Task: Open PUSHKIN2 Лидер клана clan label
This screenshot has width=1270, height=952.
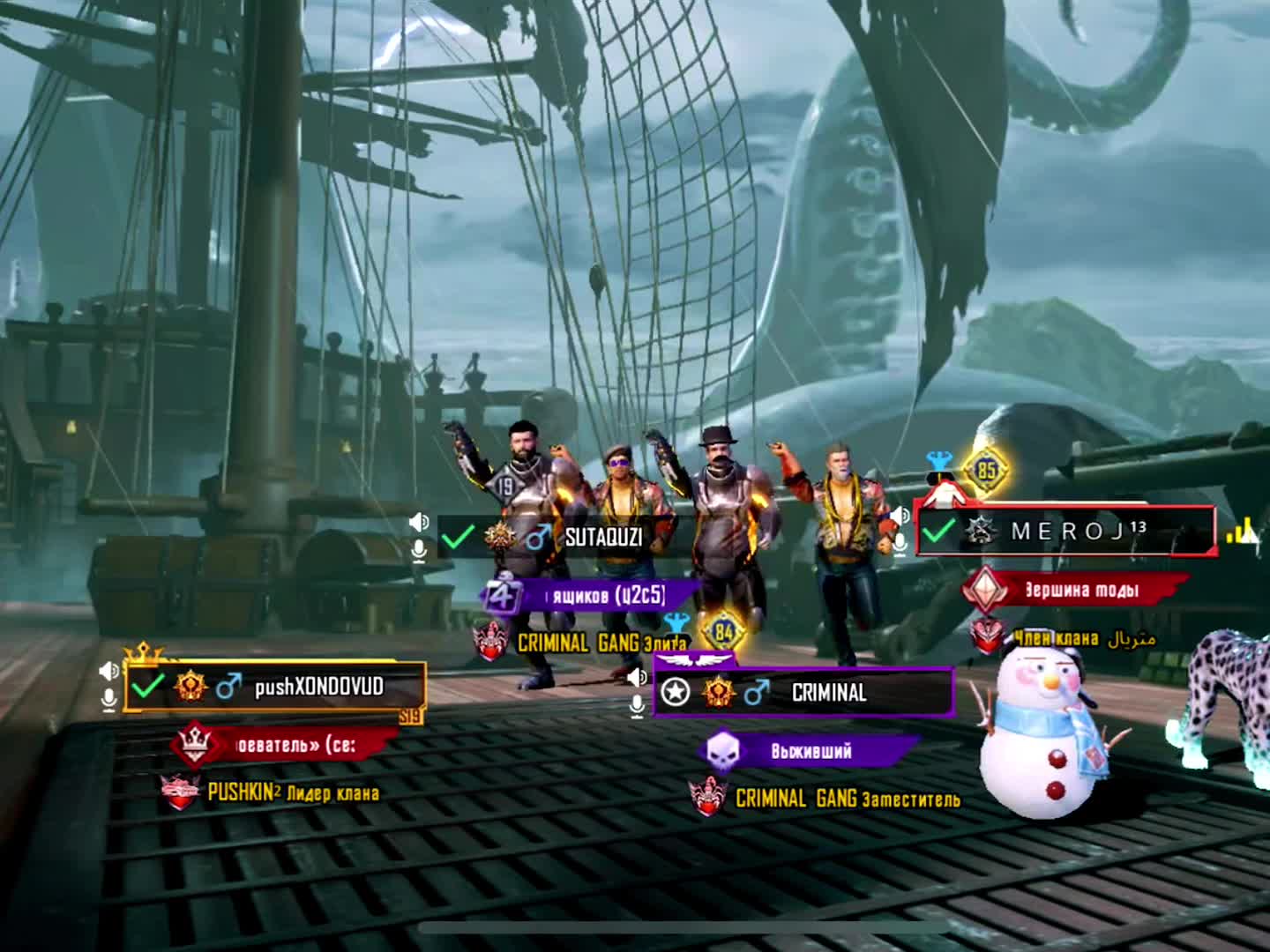Action: click(x=291, y=792)
